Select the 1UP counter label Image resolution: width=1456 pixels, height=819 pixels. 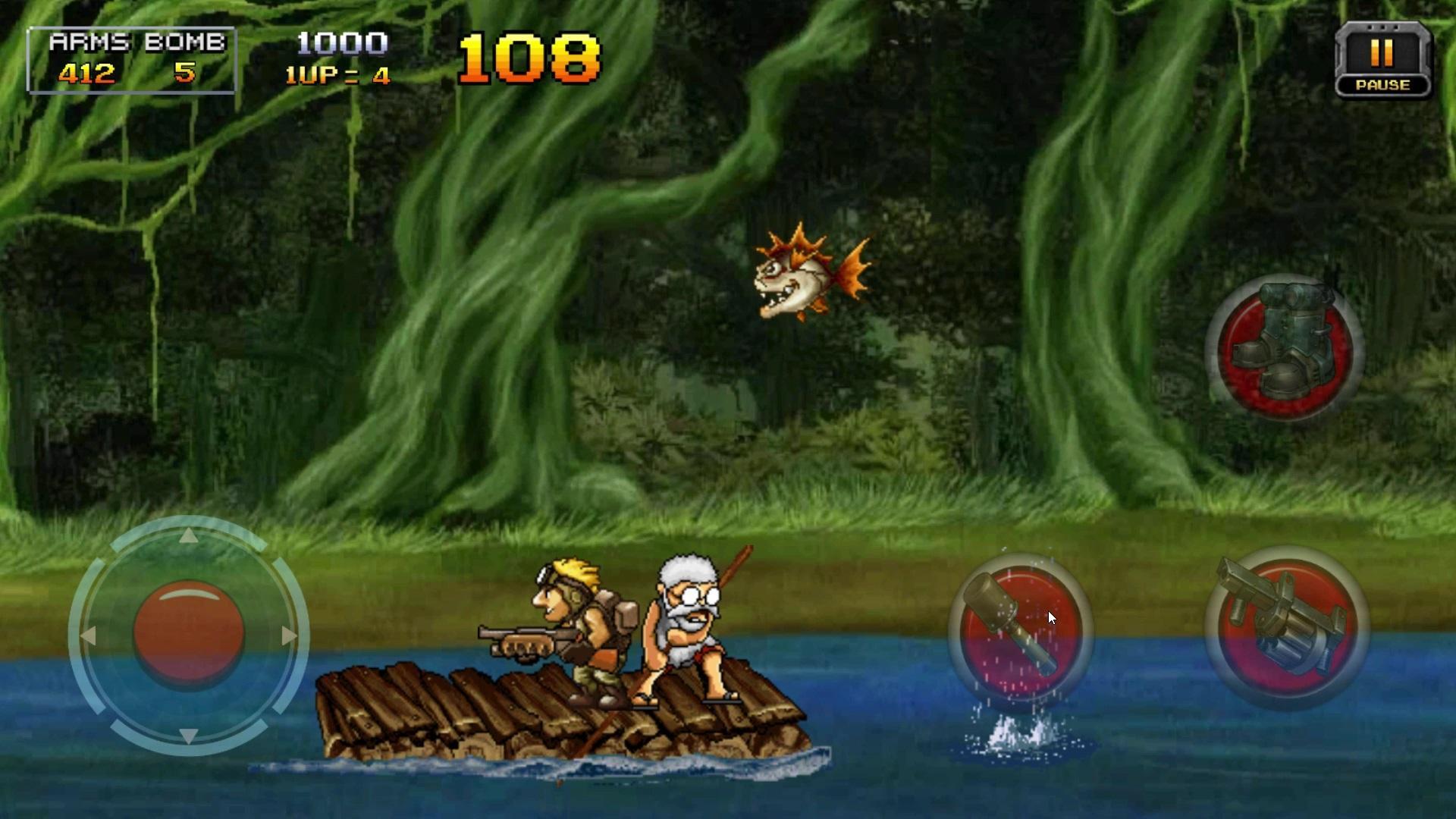tap(336, 74)
